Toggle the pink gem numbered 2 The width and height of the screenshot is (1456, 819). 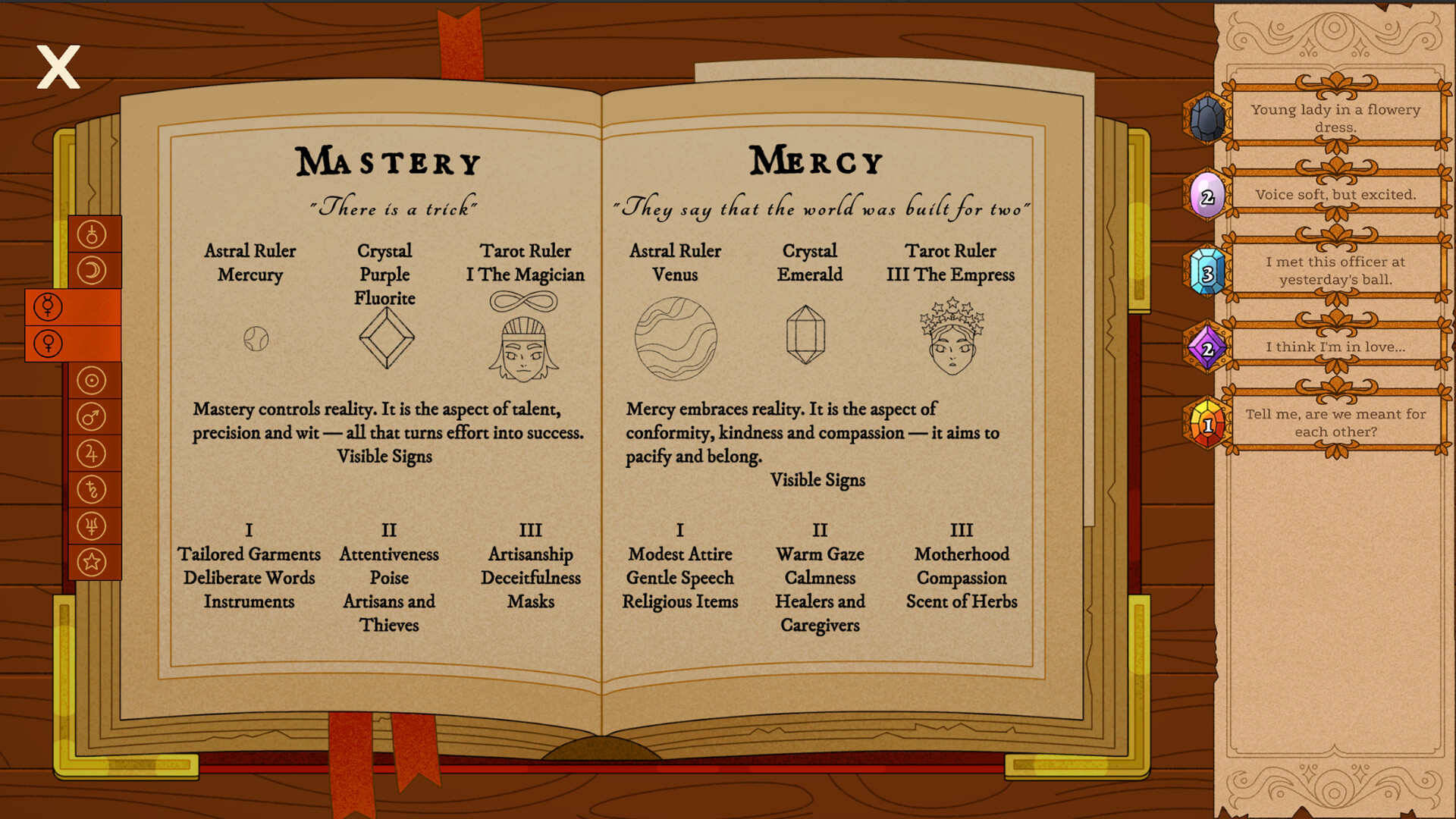point(1206,195)
